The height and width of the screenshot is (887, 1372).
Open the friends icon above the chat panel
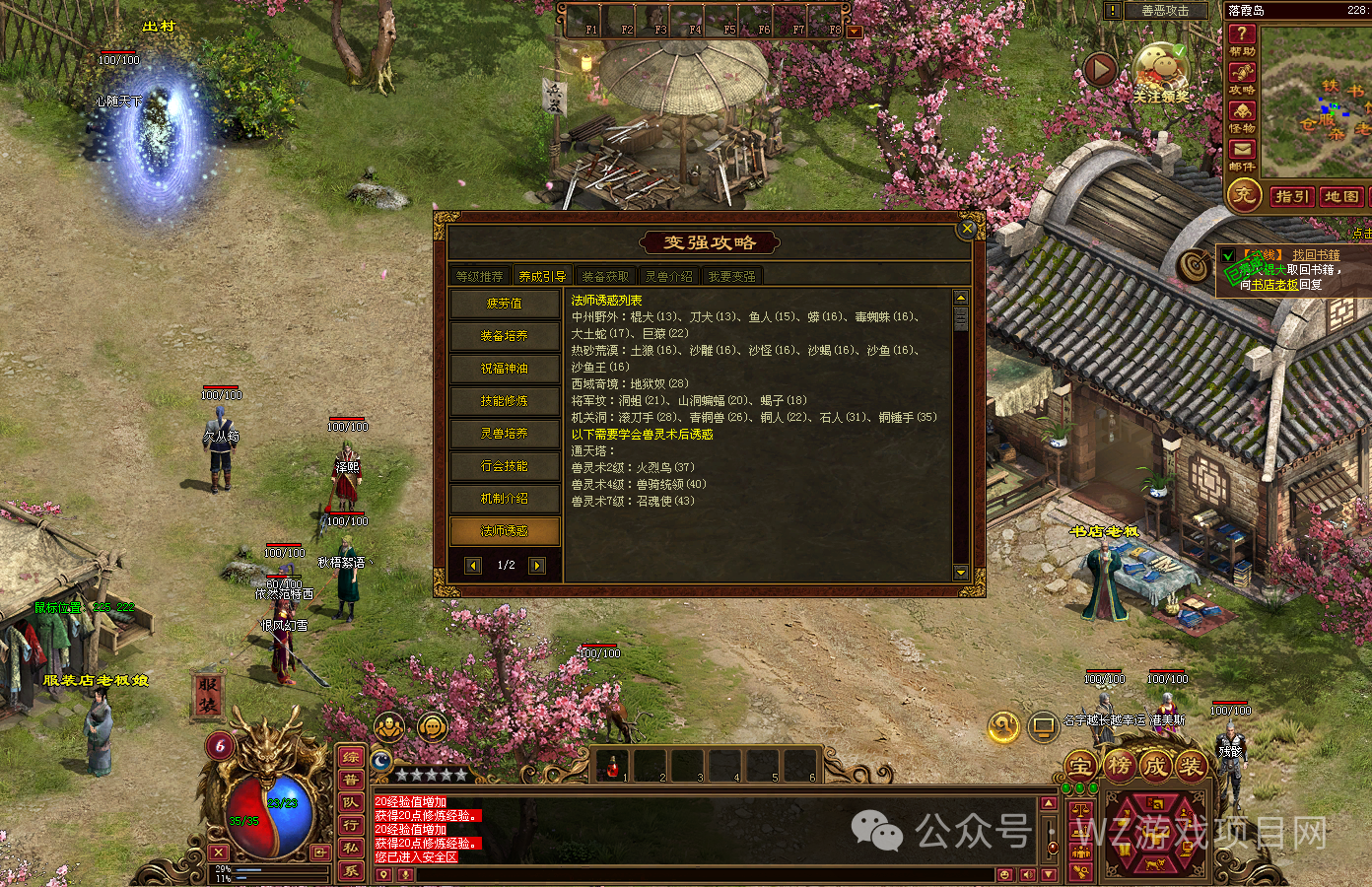click(389, 727)
